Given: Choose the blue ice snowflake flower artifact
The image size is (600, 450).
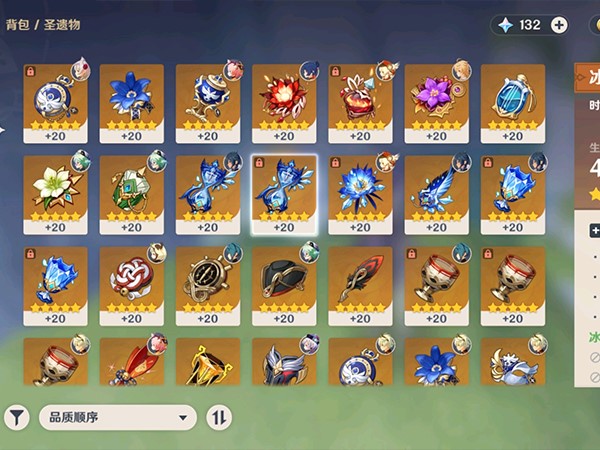Looking at the screenshot, I should tap(360, 189).
